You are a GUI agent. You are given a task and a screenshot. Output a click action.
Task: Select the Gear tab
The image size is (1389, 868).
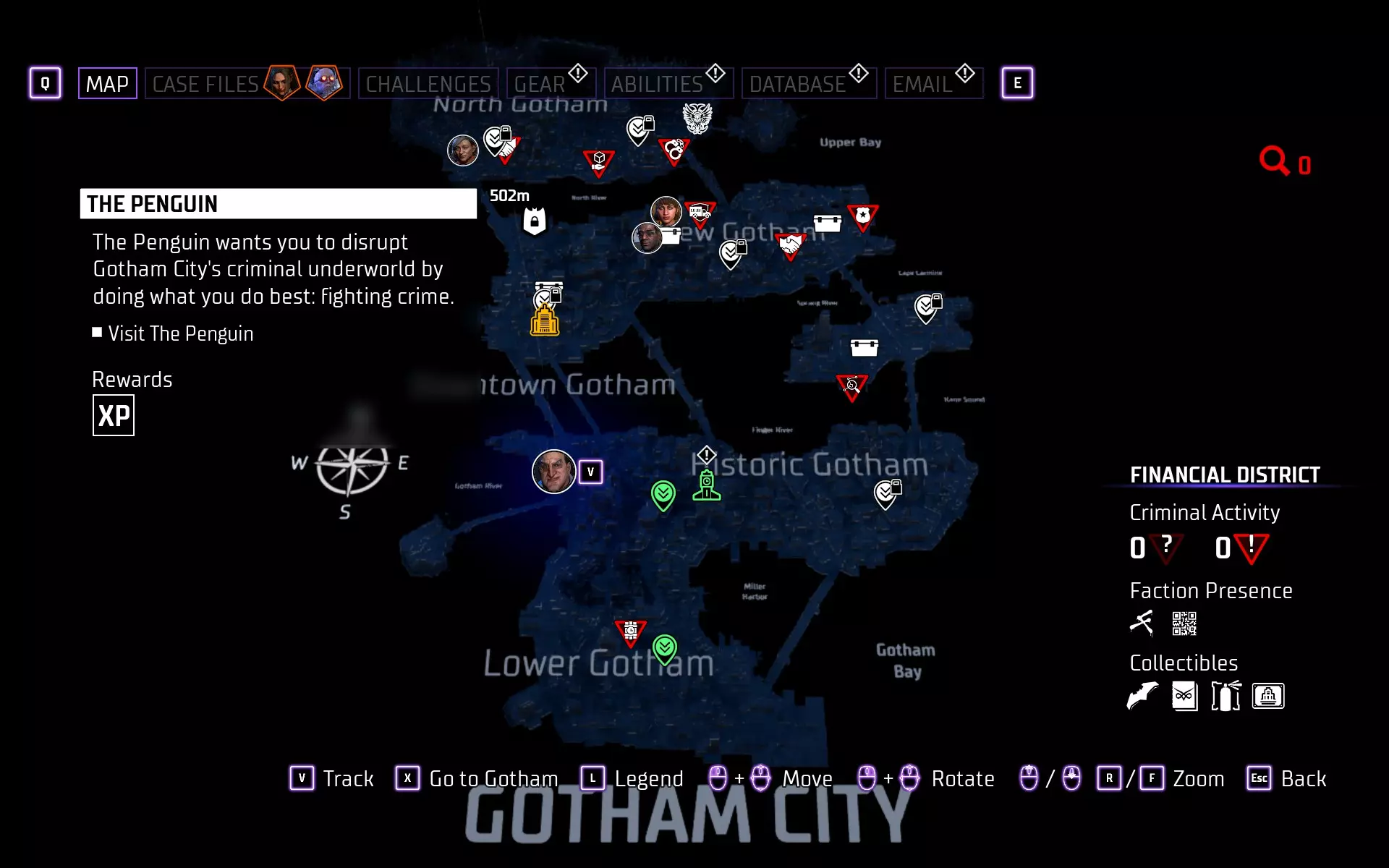540,84
